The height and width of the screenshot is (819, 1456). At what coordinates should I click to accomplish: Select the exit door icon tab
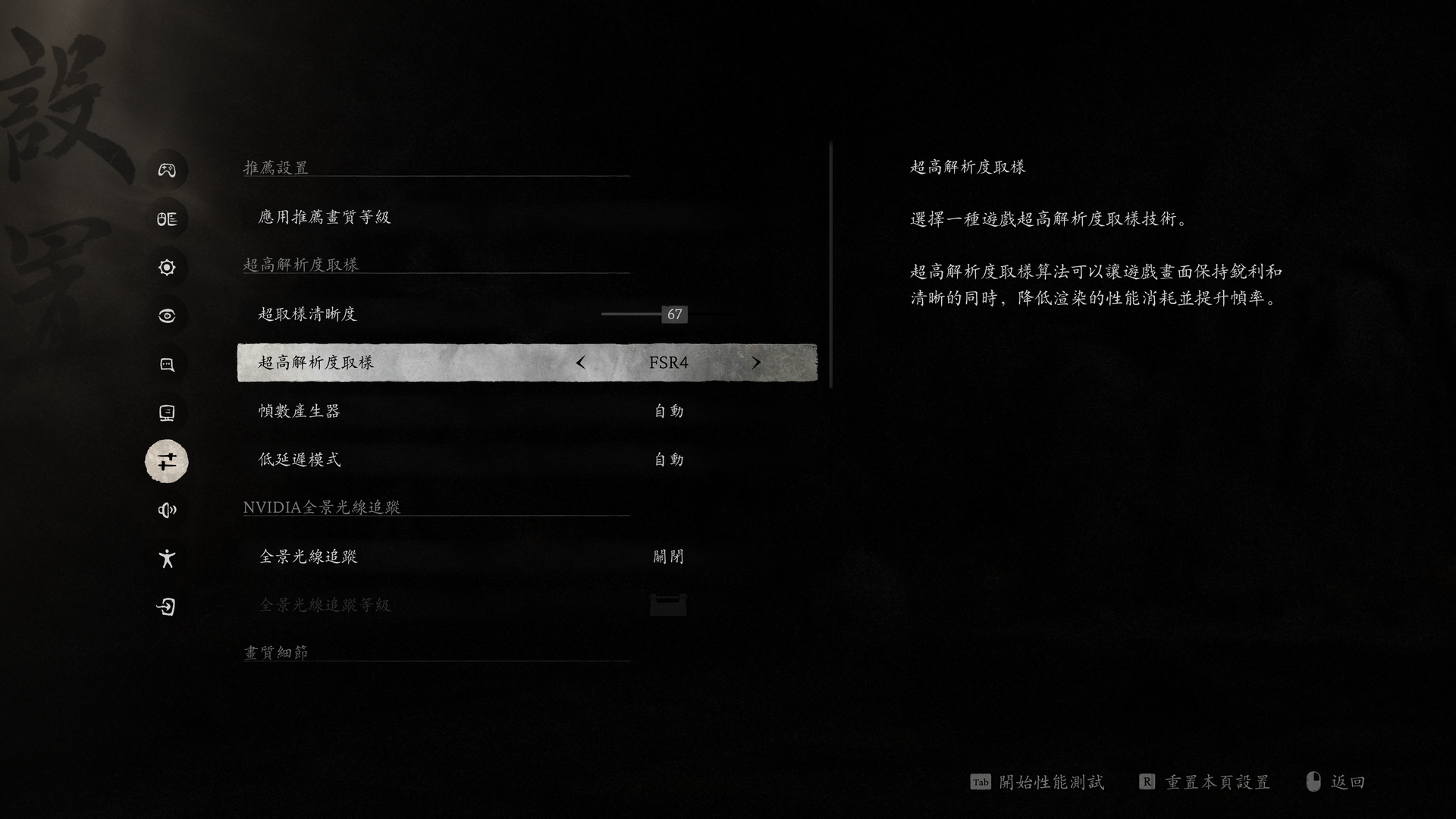(167, 607)
